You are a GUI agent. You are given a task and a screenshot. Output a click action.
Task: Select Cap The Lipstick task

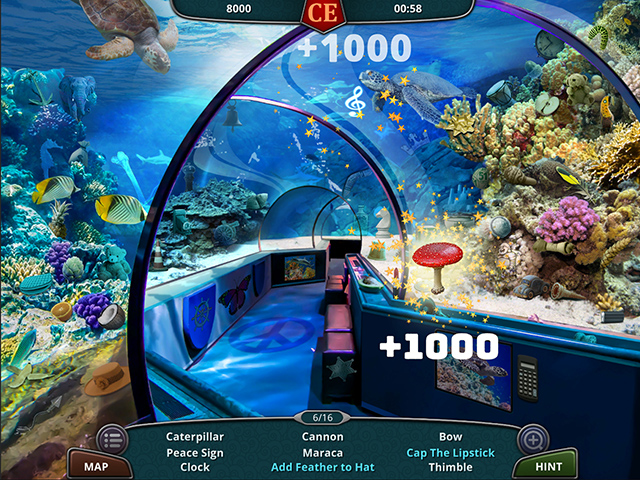tap(450, 452)
